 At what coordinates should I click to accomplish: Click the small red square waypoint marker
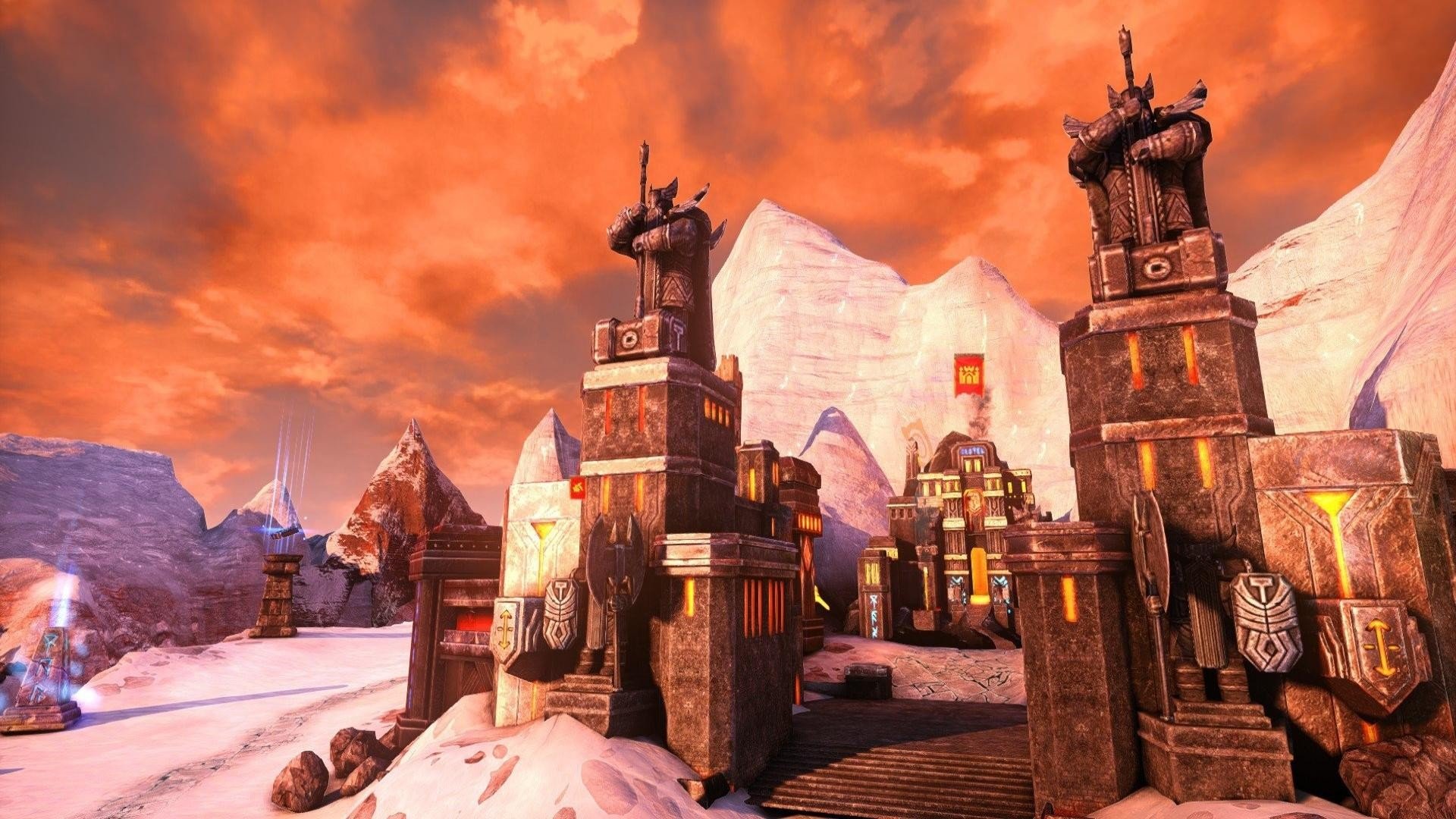(x=579, y=488)
